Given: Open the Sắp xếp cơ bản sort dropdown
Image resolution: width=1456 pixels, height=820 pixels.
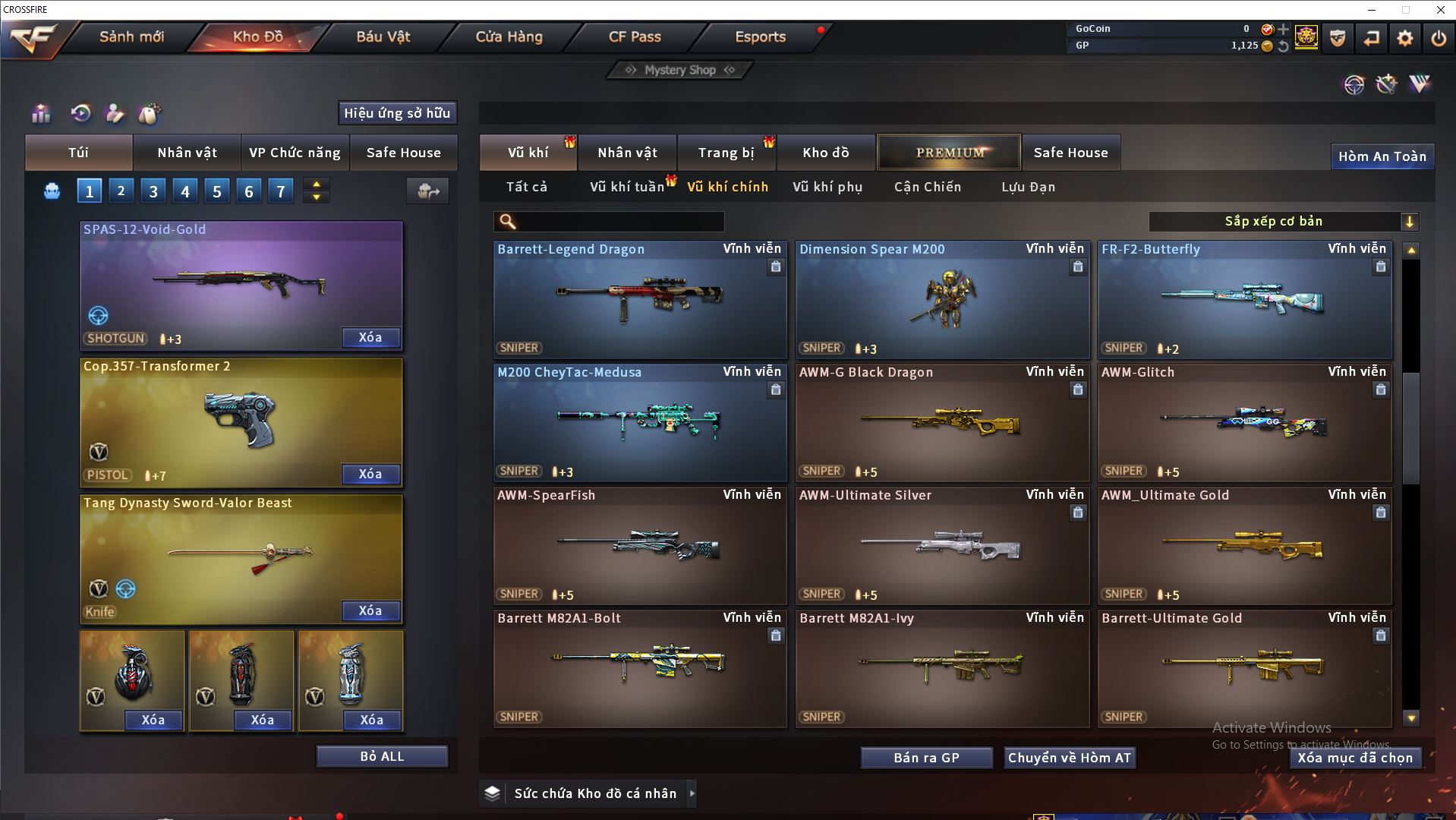Looking at the screenshot, I should click(x=1283, y=222).
